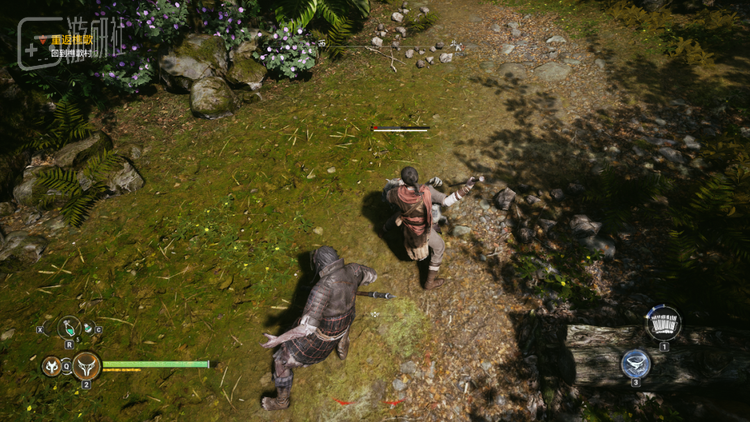Switch to the small wolf mask icon
Screen dimensions: 750x422
click(x=51, y=366)
